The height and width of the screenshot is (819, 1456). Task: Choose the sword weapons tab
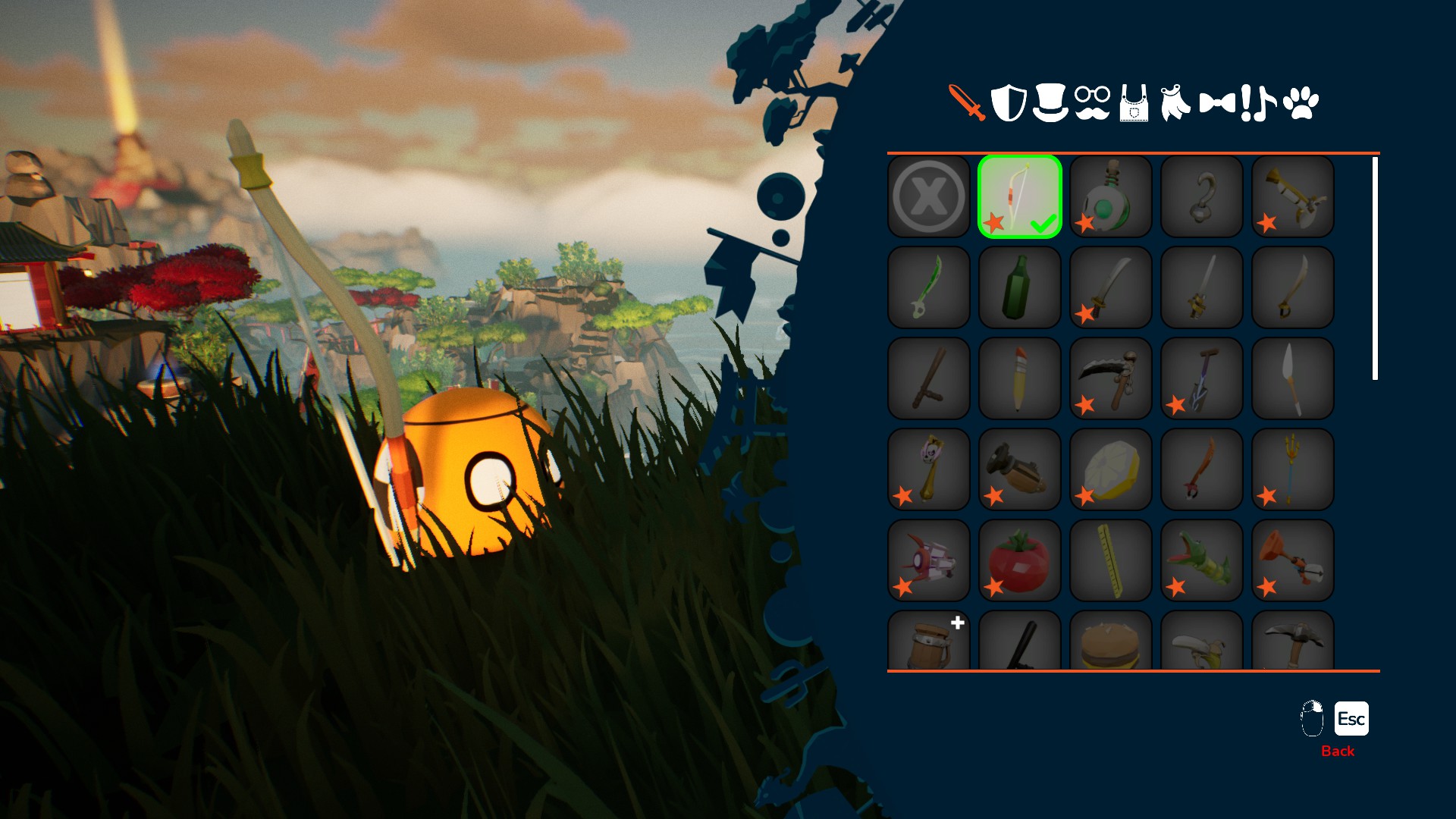[967, 103]
